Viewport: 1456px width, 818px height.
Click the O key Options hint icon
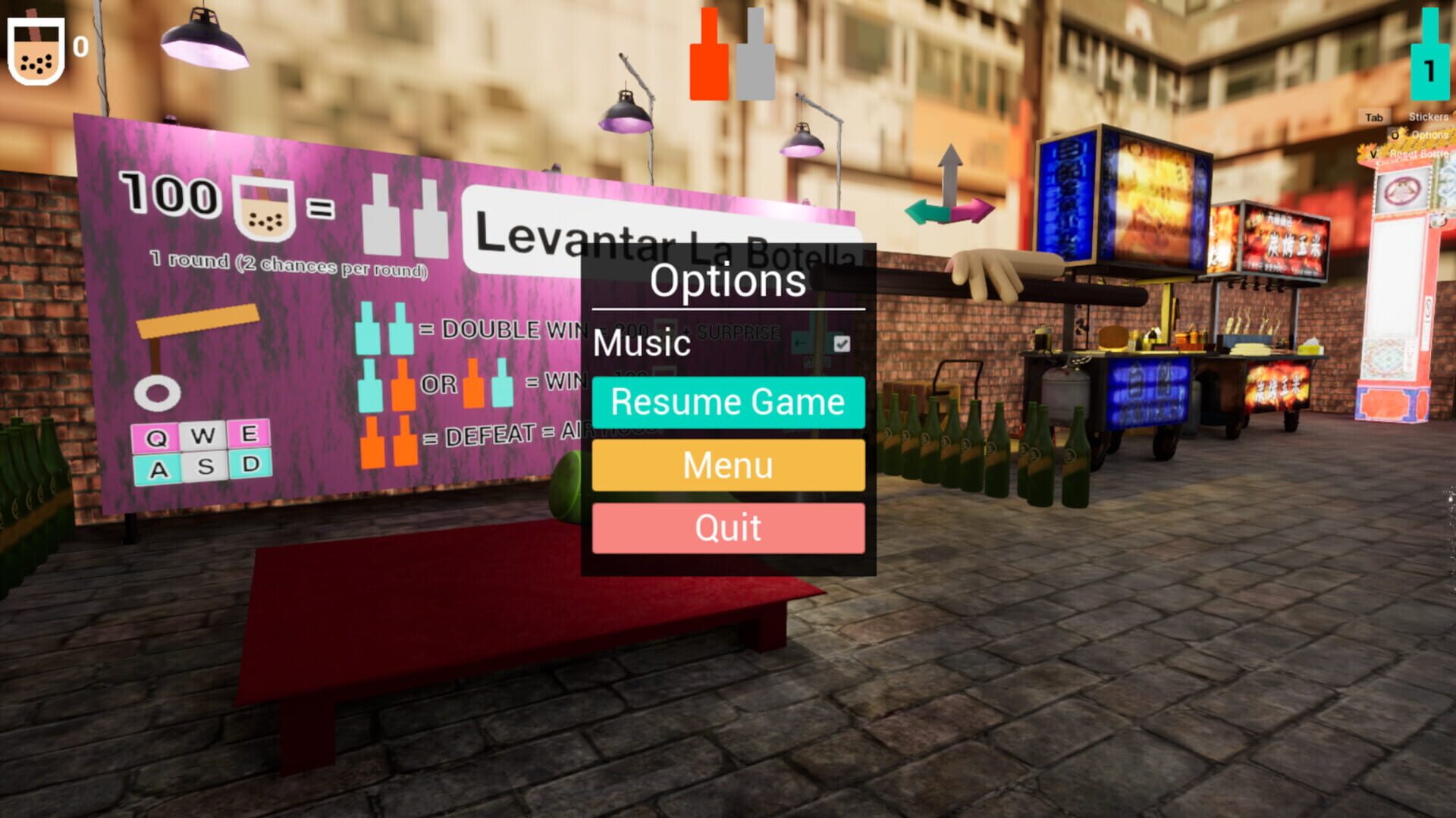point(1395,135)
